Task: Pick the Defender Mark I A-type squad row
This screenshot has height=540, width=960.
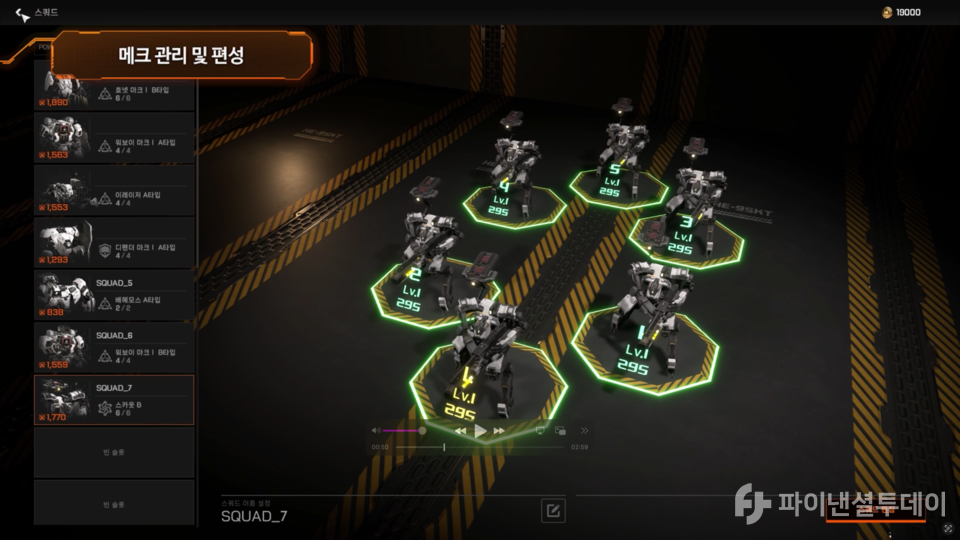Action: coord(114,242)
